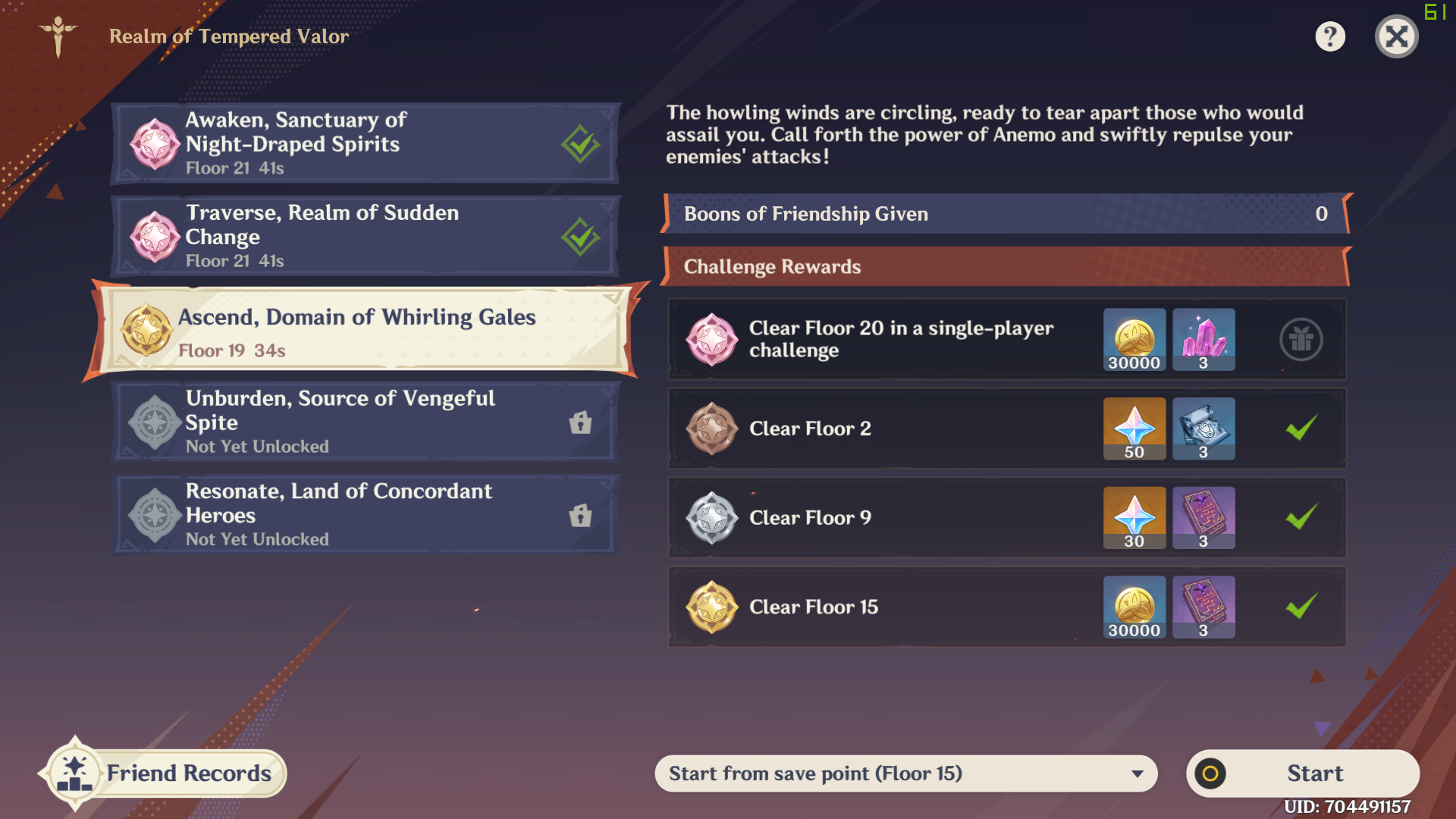This screenshot has height=819, width=1456.
Task: Select Traverse, Realm of Sudden Change
Action: [364, 235]
